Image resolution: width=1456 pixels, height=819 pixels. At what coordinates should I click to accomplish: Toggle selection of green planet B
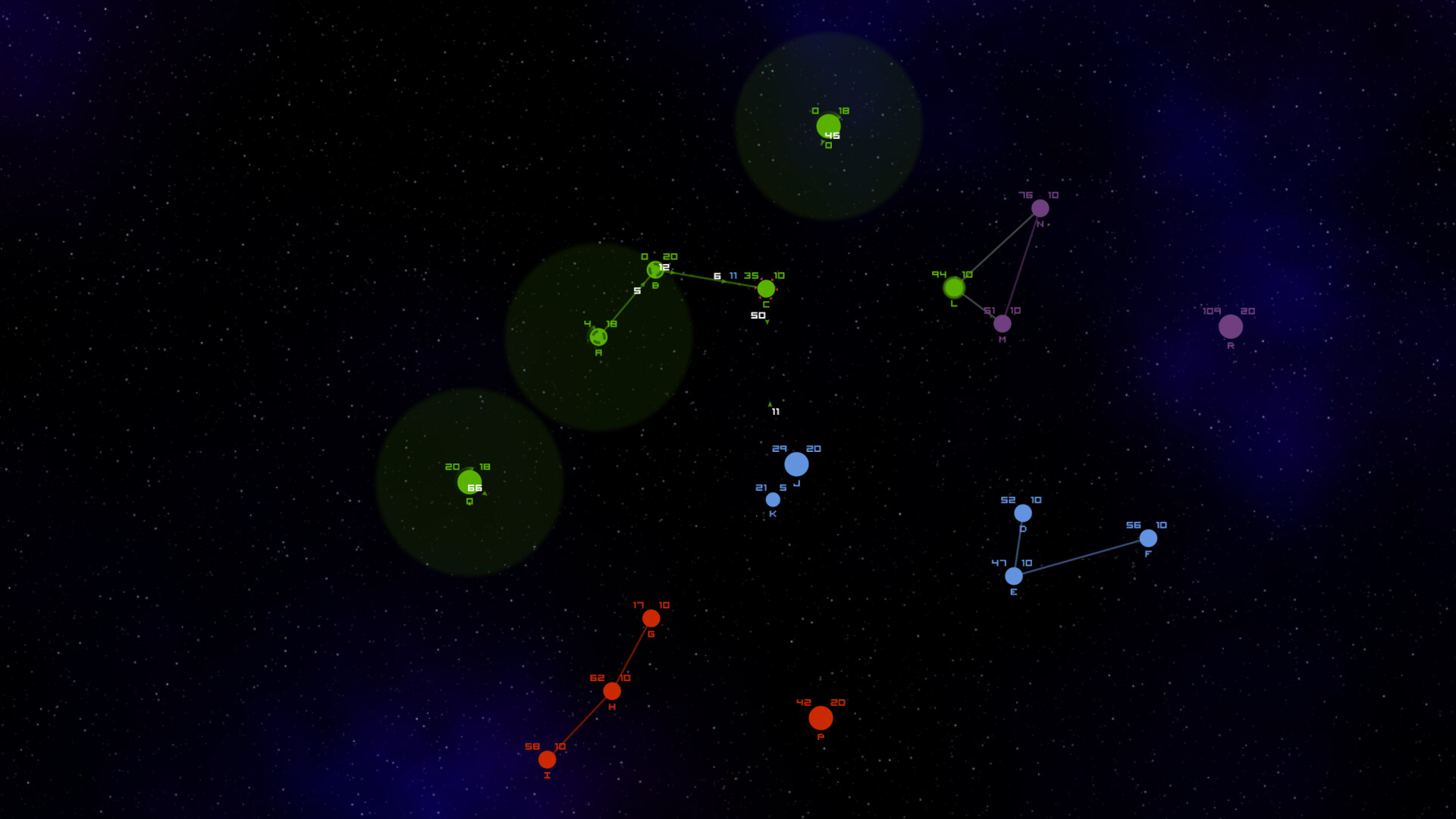tap(656, 269)
